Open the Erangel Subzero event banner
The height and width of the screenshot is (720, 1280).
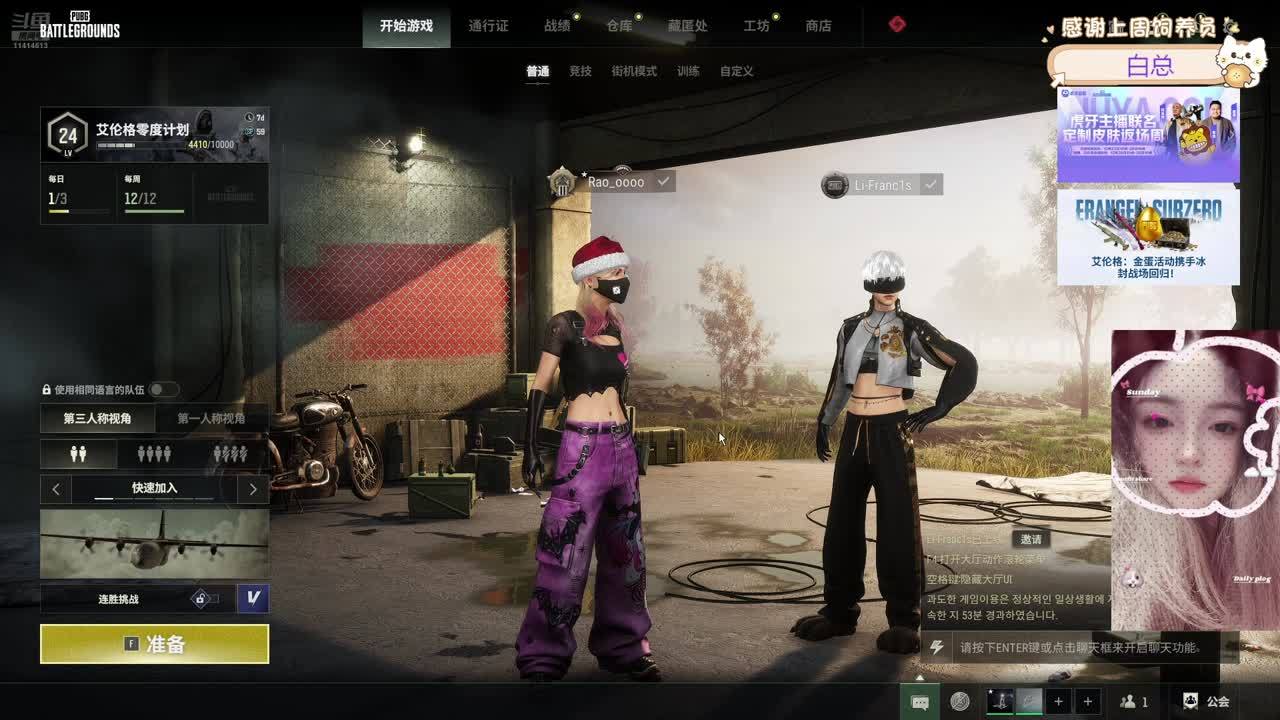point(1148,237)
